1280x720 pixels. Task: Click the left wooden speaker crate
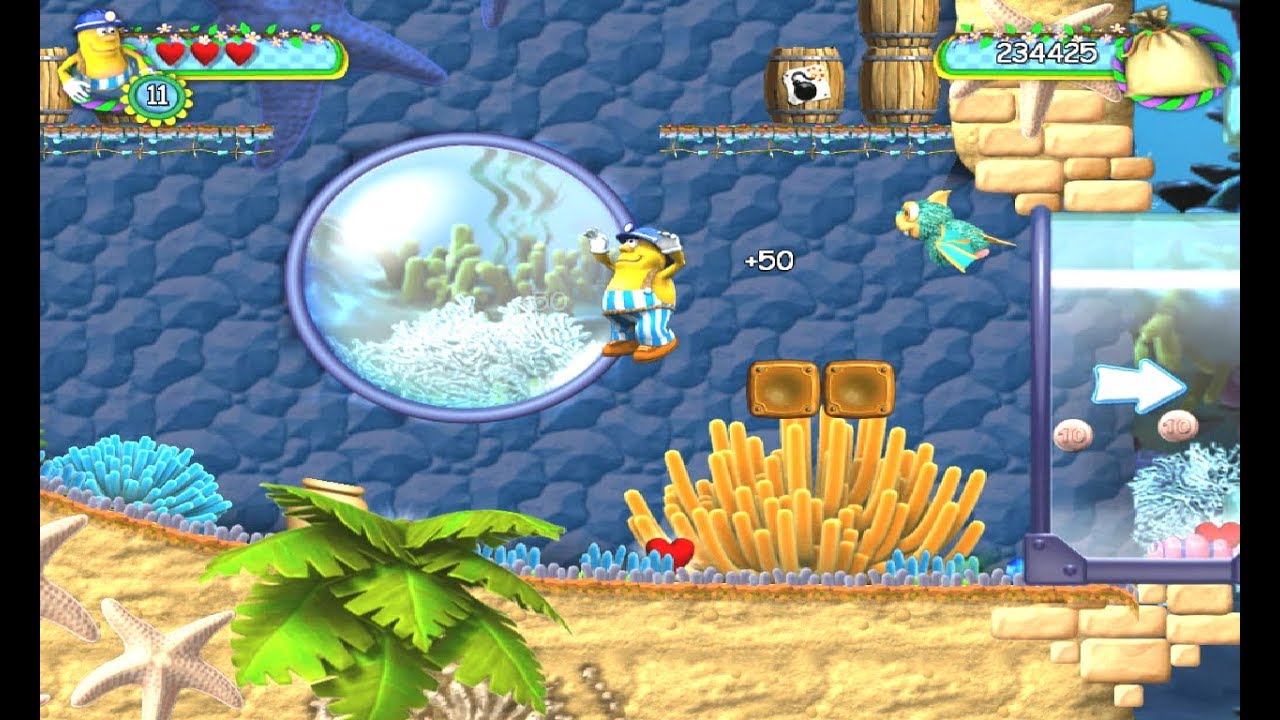click(781, 385)
